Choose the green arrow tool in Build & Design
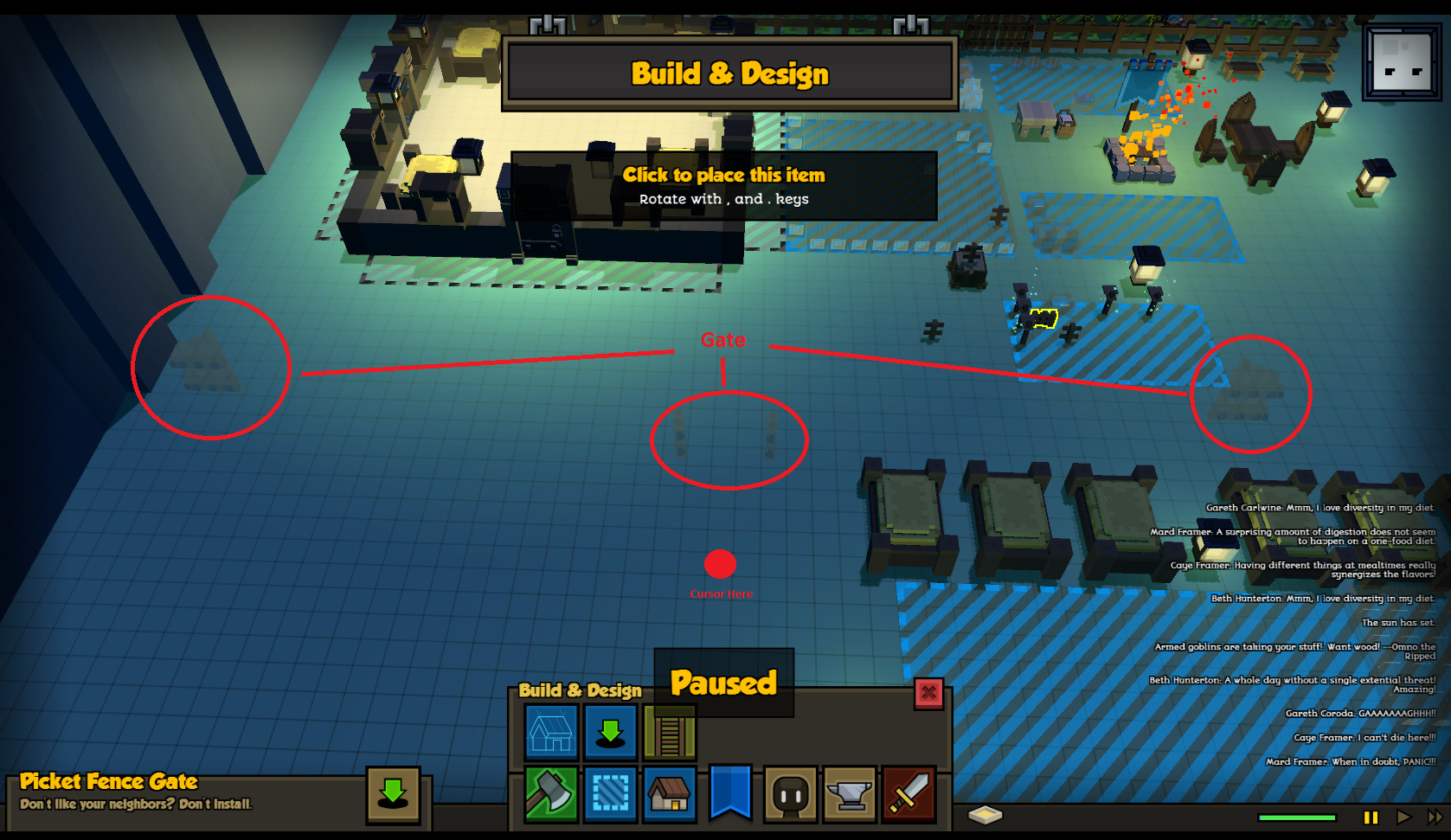 click(x=610, y=732)
